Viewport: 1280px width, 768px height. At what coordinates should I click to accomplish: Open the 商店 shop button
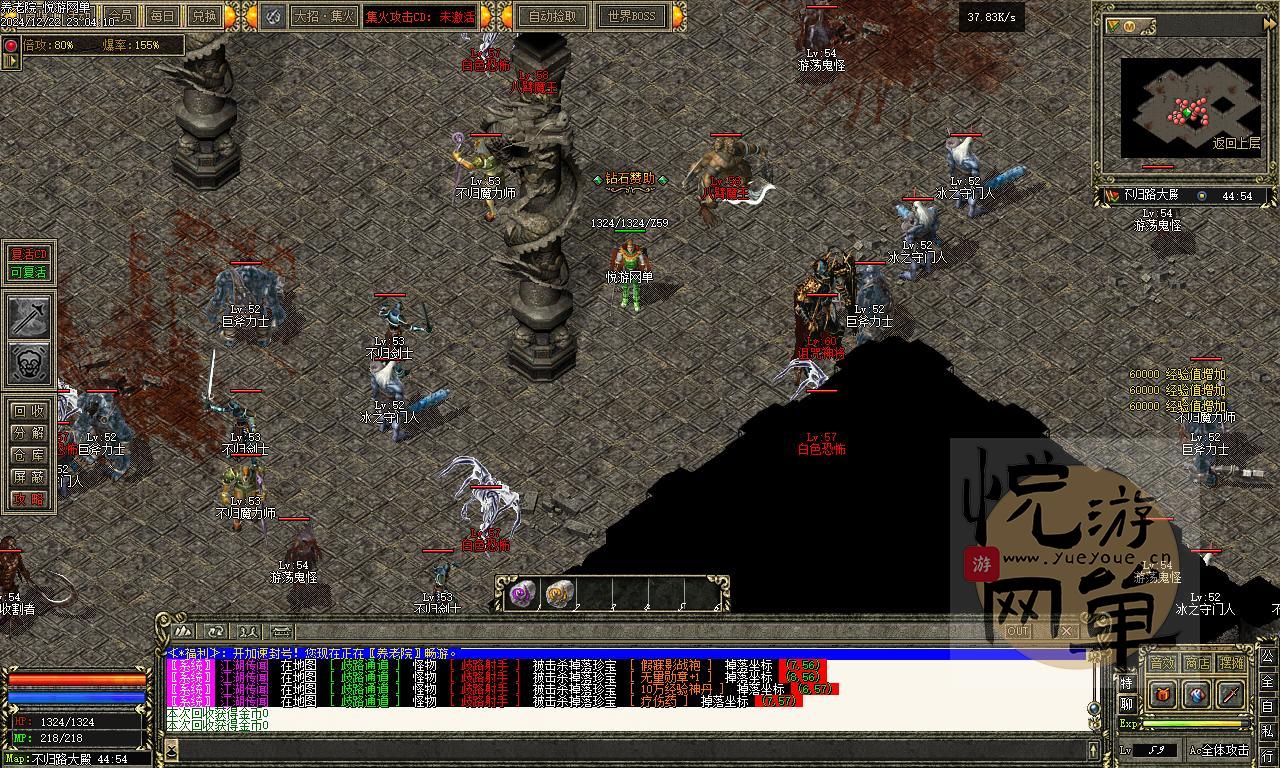[1197, 663]
